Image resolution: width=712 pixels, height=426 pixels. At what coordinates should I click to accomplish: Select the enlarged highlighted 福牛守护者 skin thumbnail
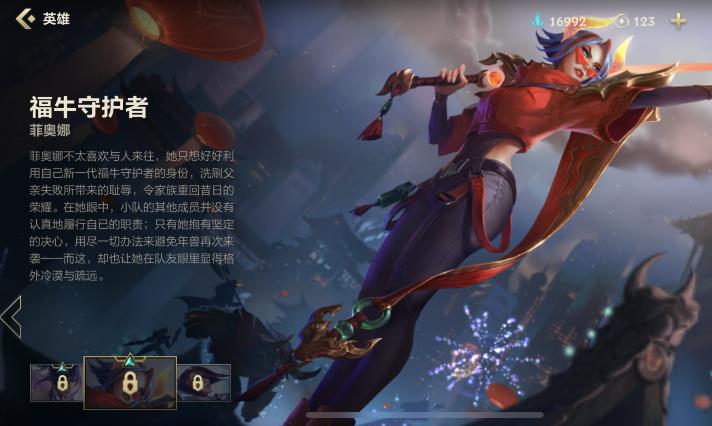[x=130, y=382]
